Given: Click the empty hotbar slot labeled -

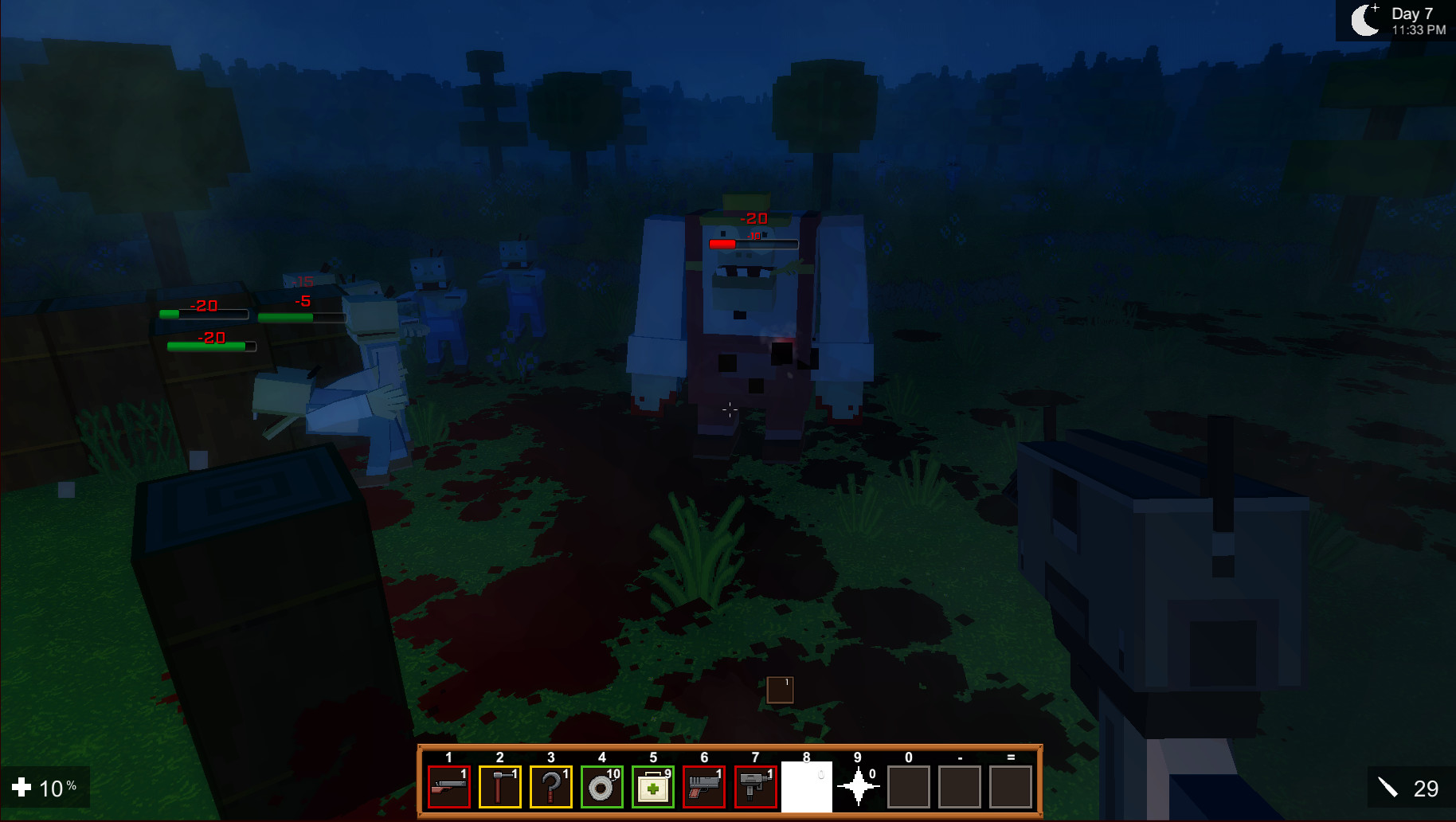Looking at the screenshot, I should (x=960, y=787).
